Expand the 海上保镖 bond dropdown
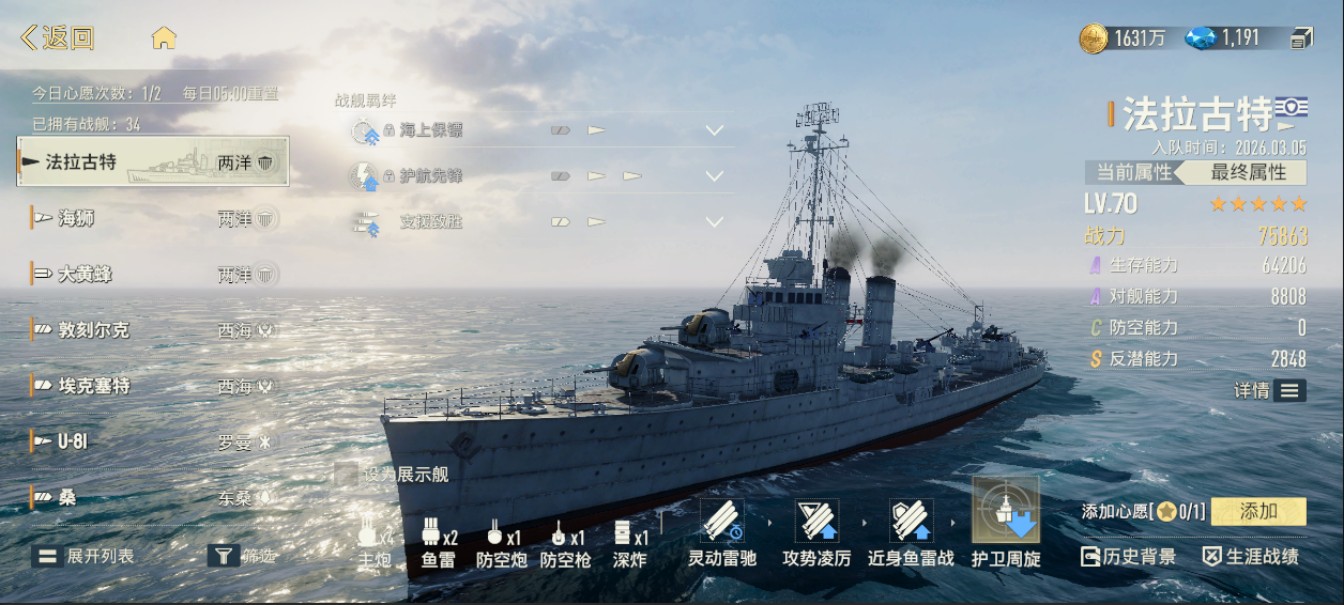This screenshot has height=605, width=1344. pos(714,130)
